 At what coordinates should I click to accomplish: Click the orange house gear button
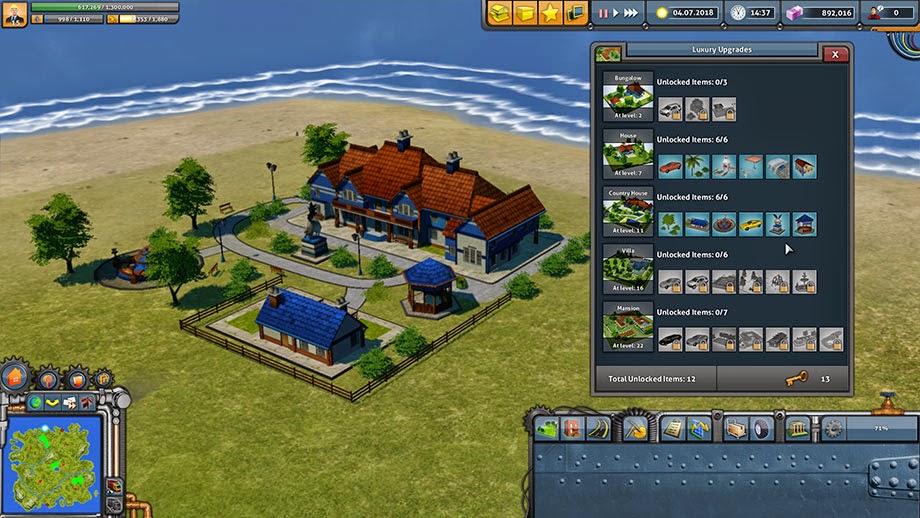pos(14,377)
